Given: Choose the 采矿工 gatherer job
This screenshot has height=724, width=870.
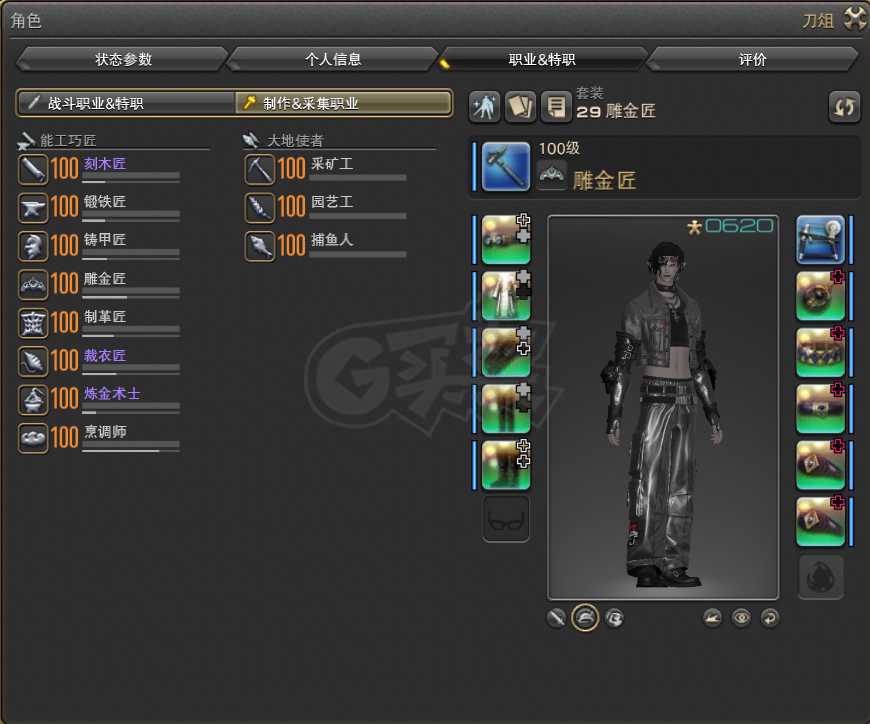Looking at the screenshot, I should pyautogui.click(x=331, y=165).
